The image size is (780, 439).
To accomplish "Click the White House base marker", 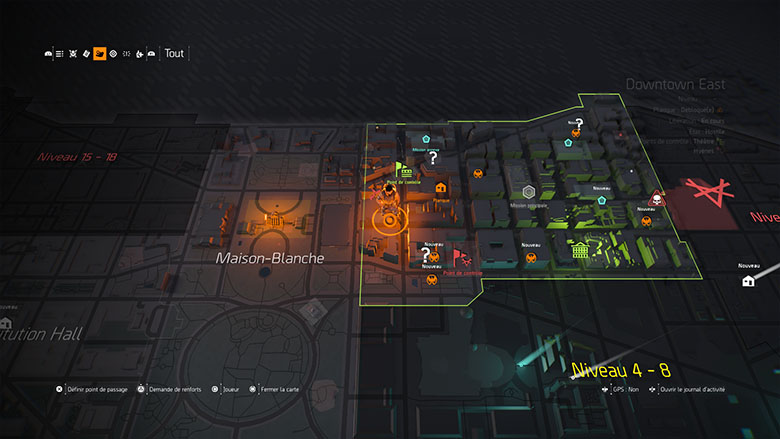I will click(x=271, y=217).
